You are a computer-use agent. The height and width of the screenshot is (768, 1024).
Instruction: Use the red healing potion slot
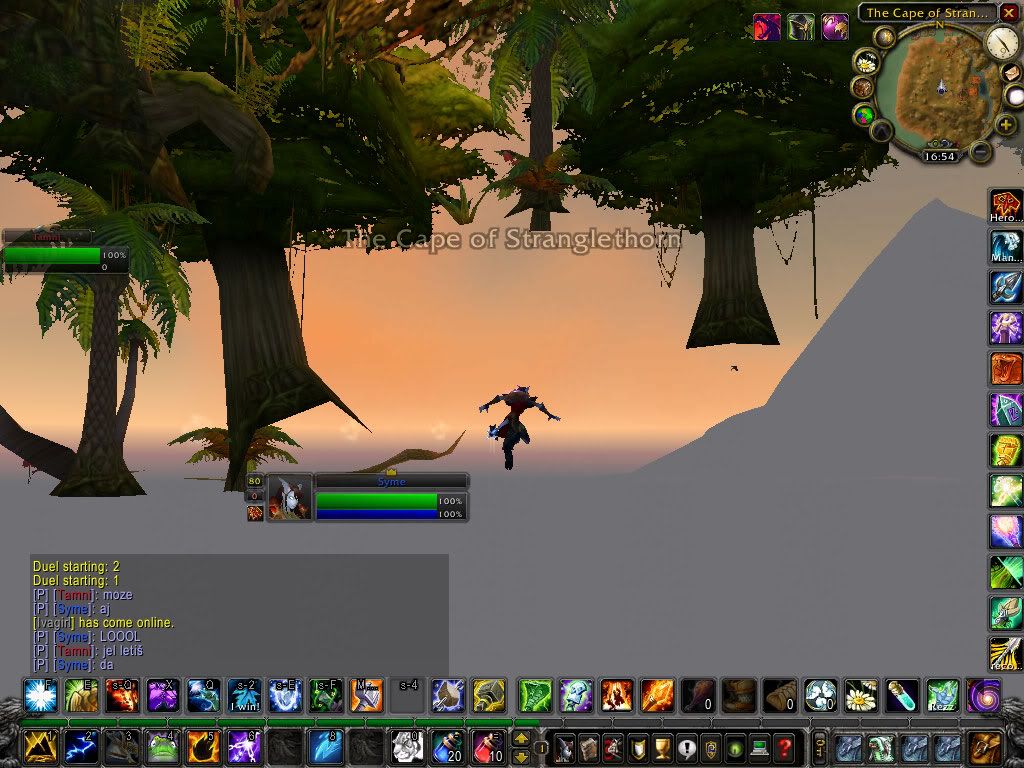488,747
